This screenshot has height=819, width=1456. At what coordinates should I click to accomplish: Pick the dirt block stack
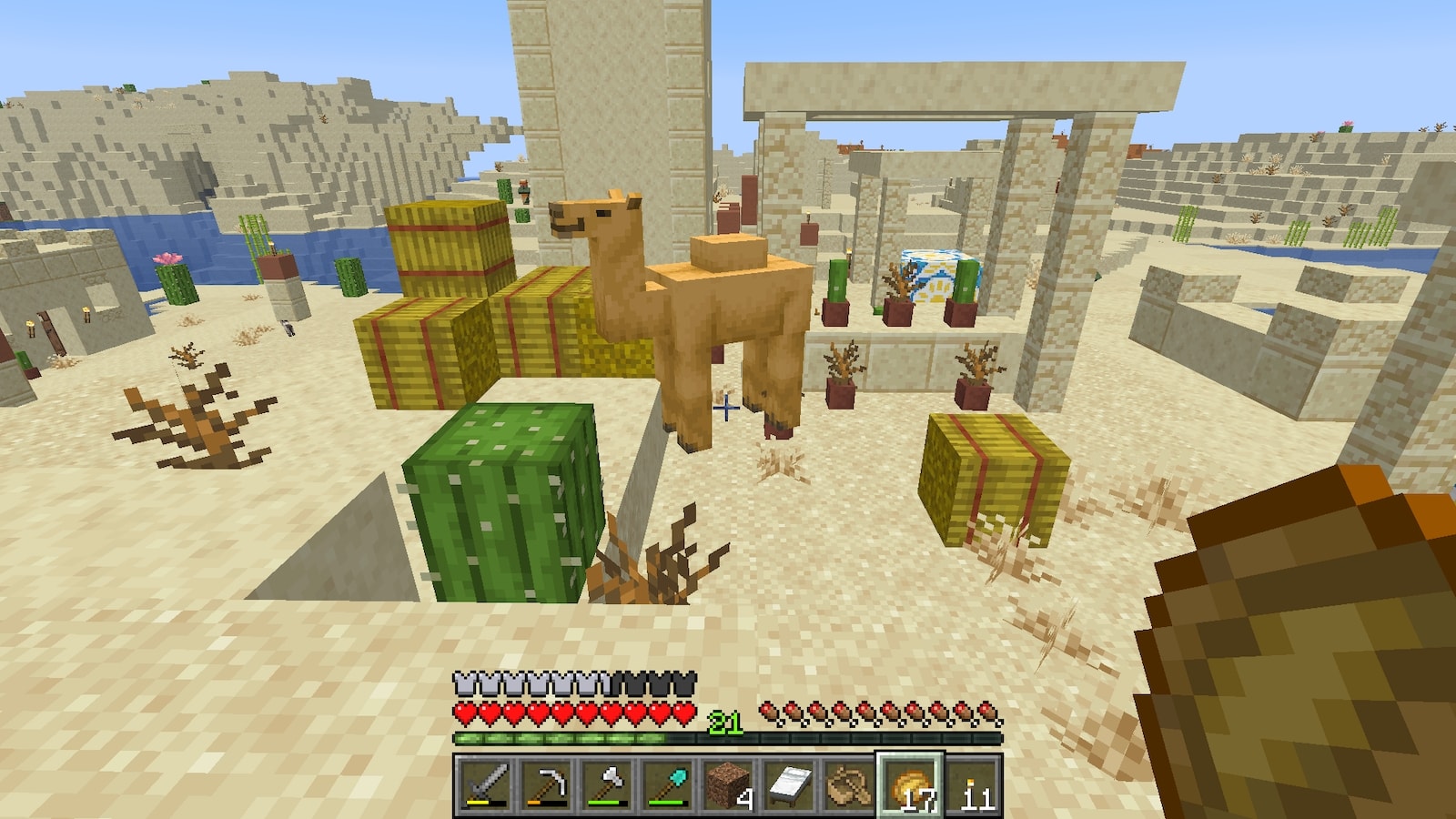click(727, 784)
